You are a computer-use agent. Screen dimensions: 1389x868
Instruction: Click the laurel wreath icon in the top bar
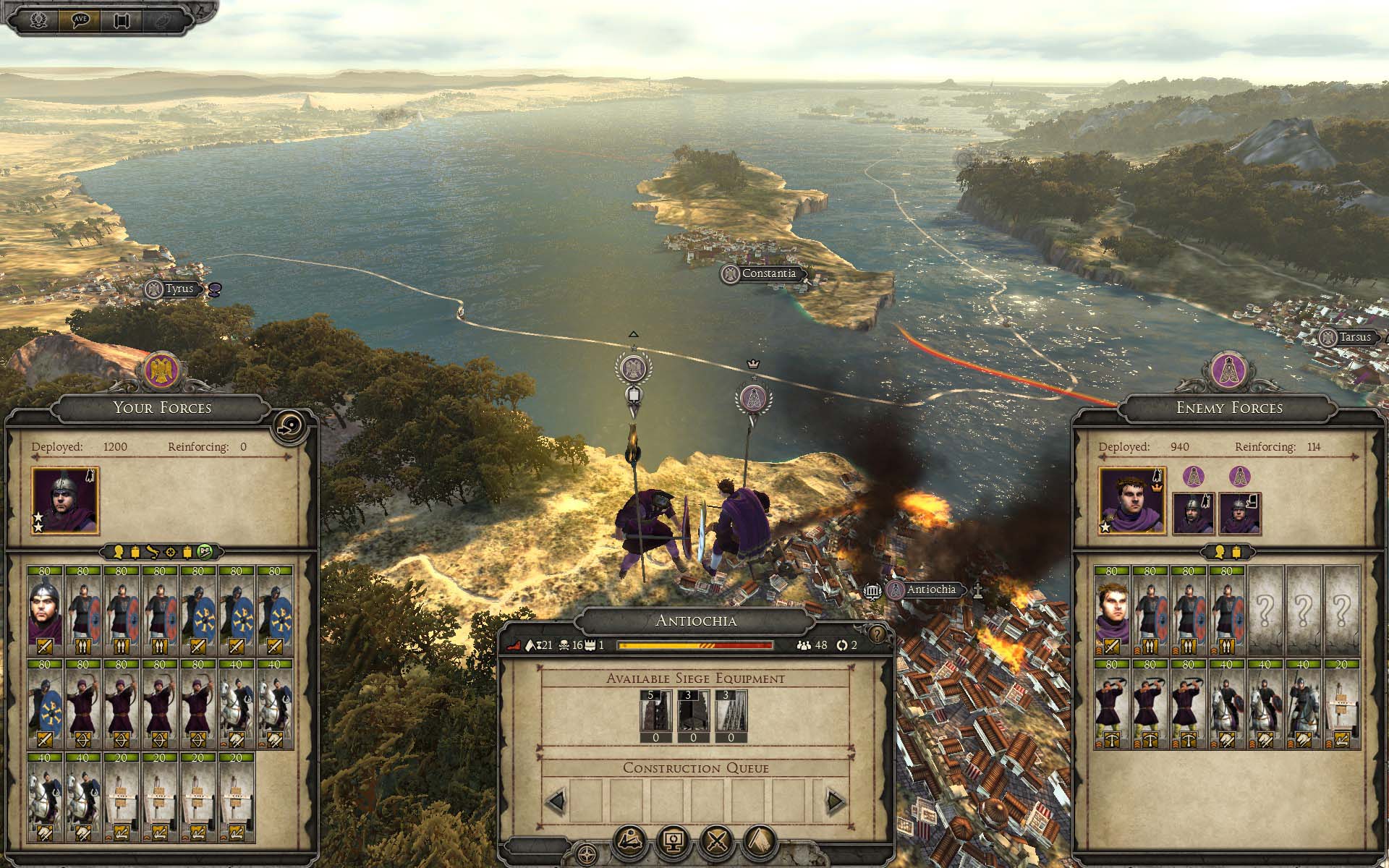(x=38, y=20)
